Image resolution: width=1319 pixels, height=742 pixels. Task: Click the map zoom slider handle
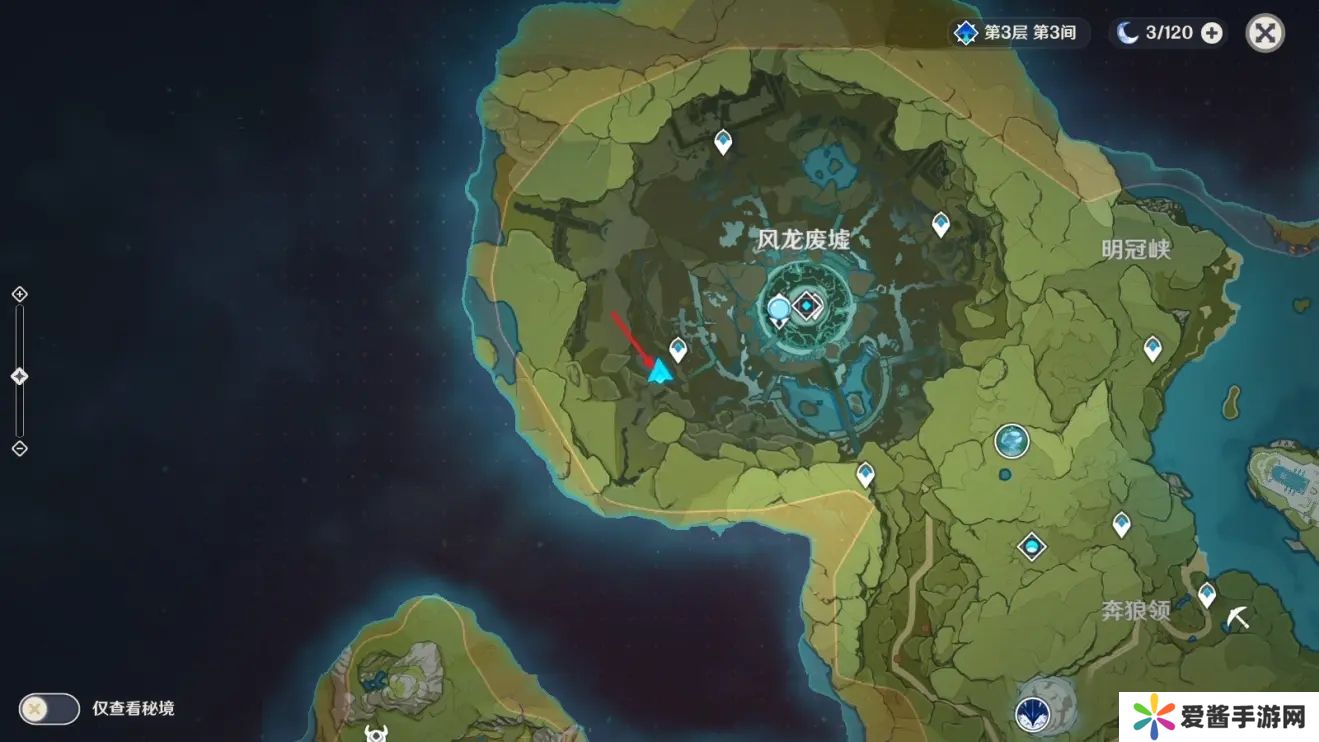pyautogui.click(x=19, y=376)
